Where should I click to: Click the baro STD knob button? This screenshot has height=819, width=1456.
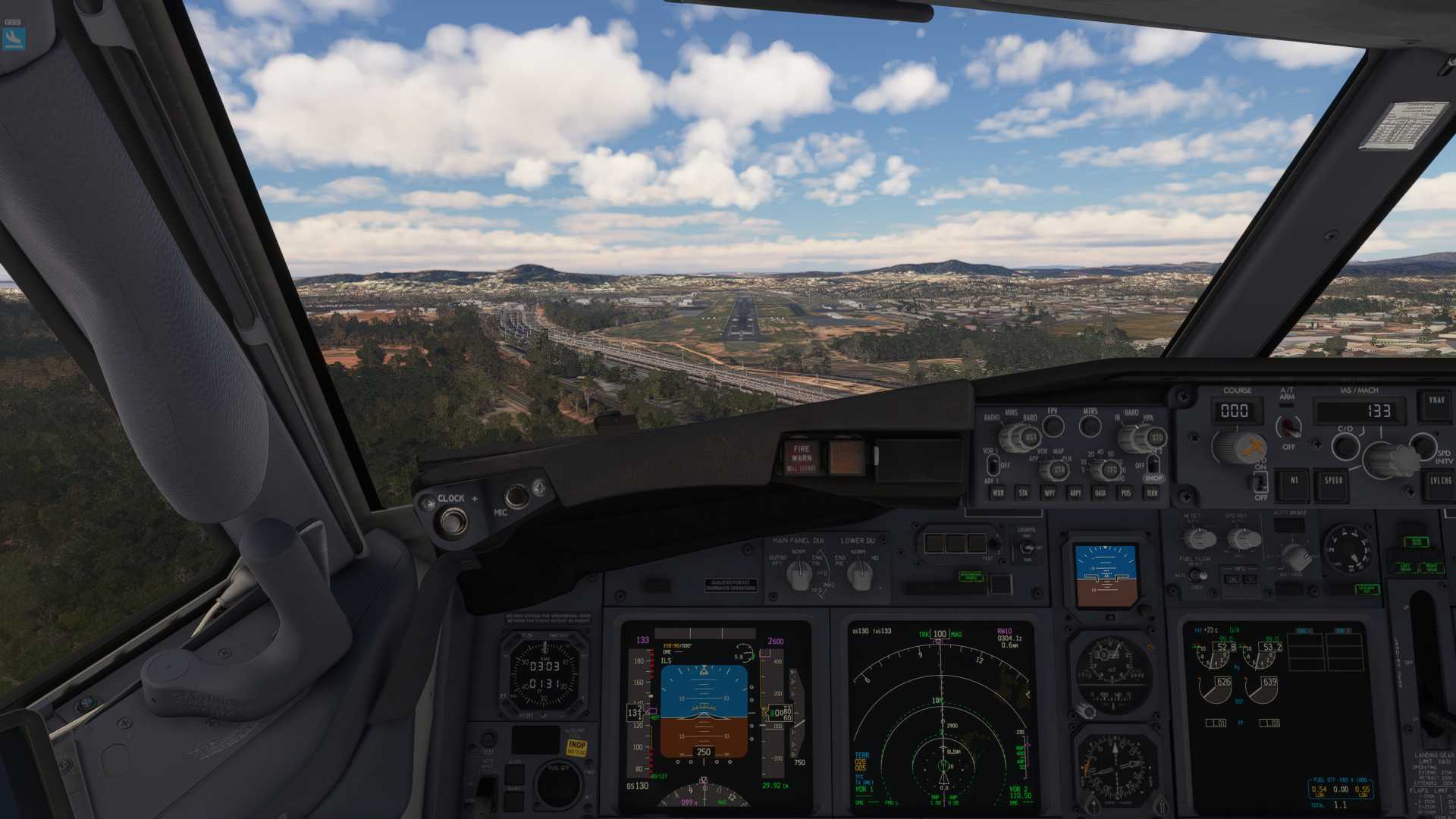[x=1156, y=438]
